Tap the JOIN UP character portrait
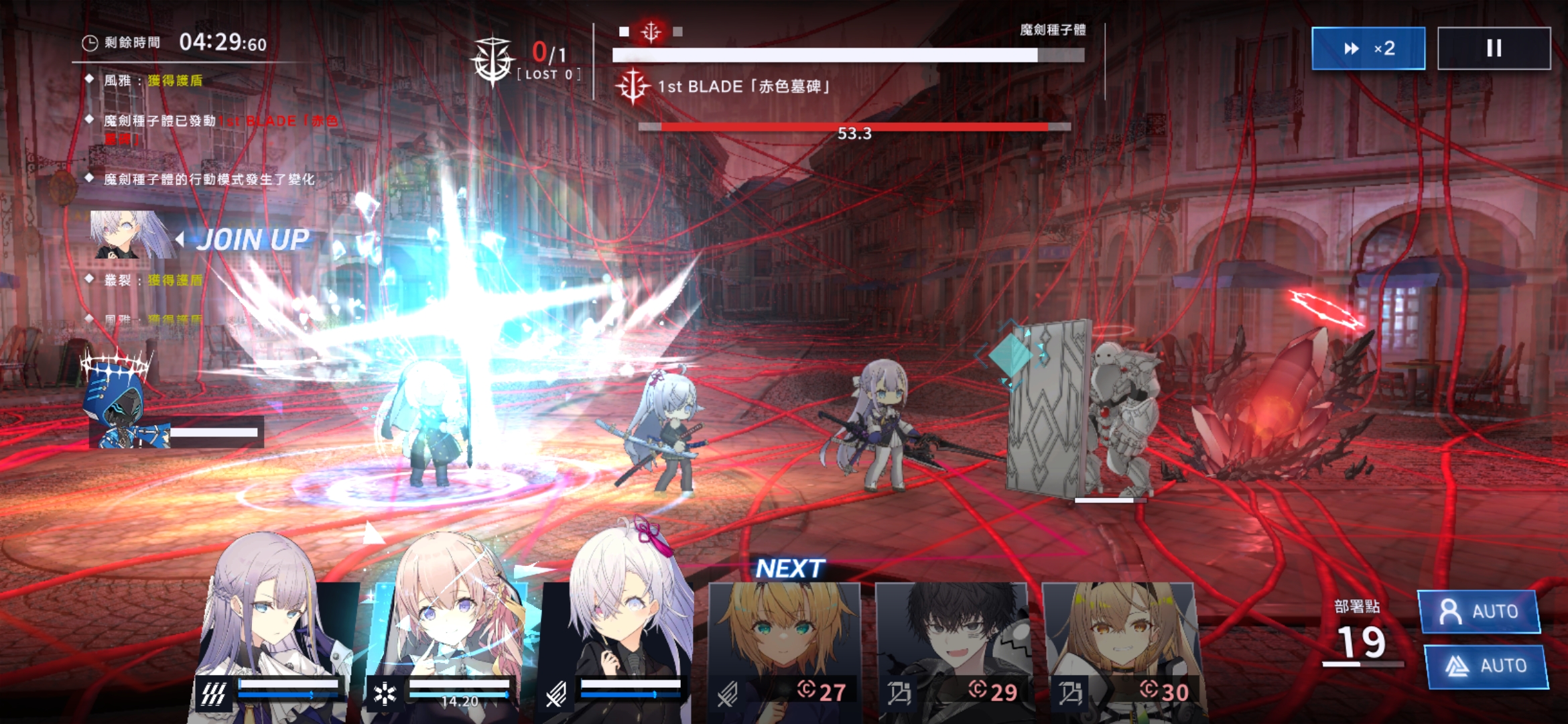Screen dimensions: 1568x724 129,235
